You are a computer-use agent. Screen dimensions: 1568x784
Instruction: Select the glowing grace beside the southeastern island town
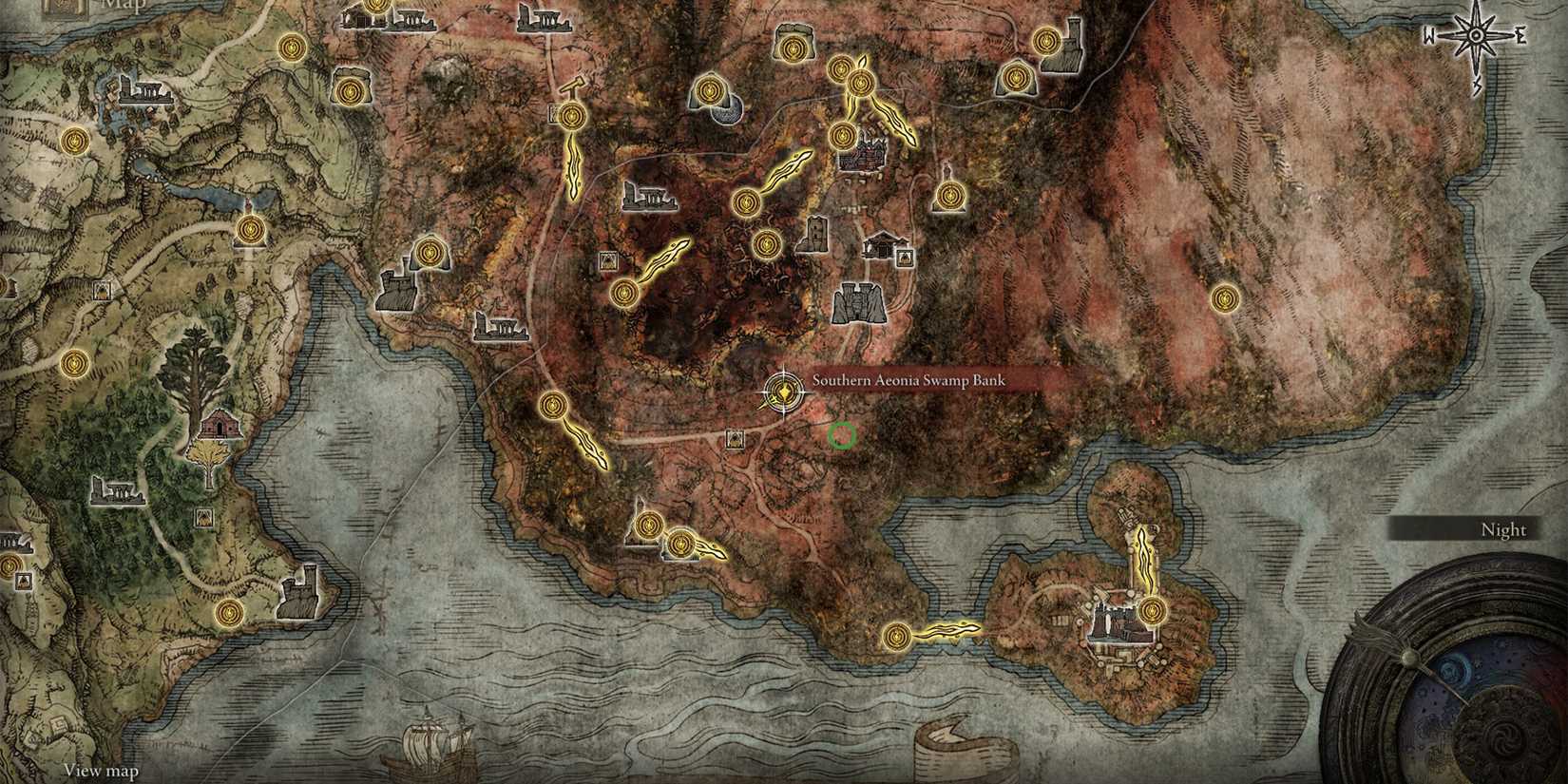click(1152, 613)
